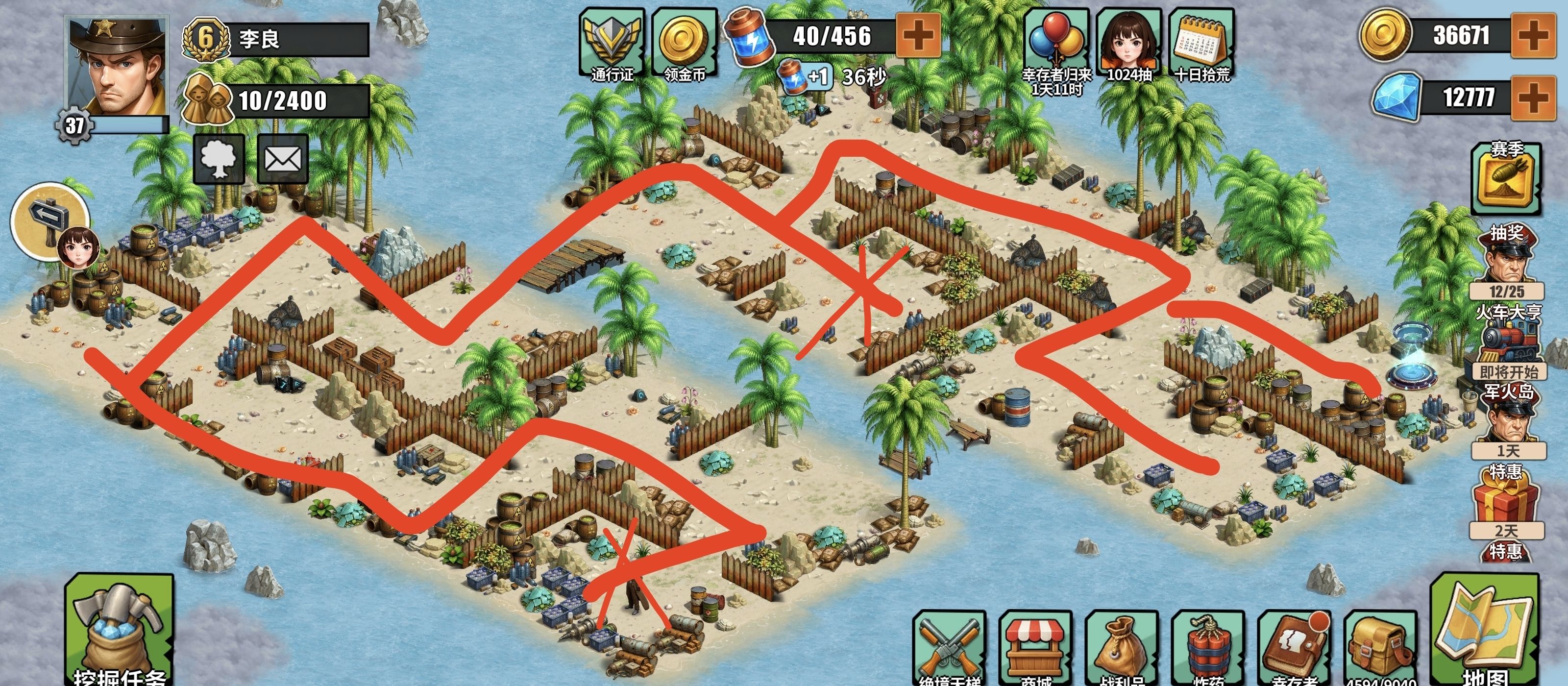This screenshot has width=1568, height=686.
Task: Open the mail envelope inbox
Action: (282, 159)
